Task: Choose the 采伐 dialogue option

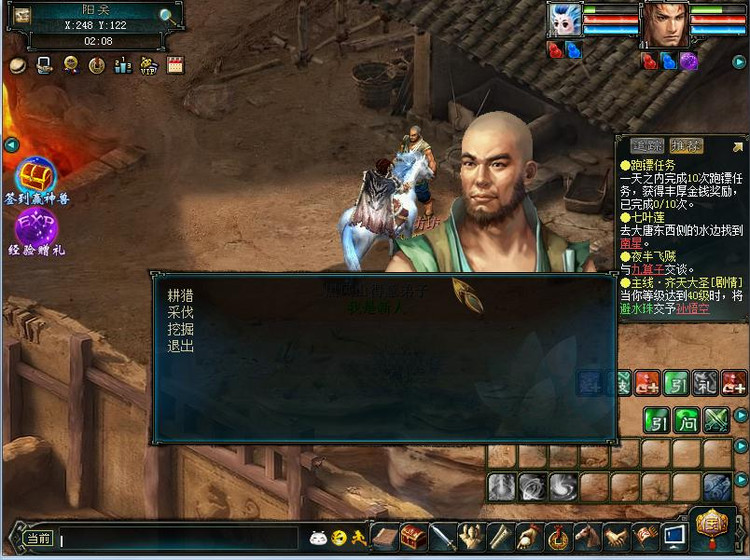Action: (x=181, y=312)
